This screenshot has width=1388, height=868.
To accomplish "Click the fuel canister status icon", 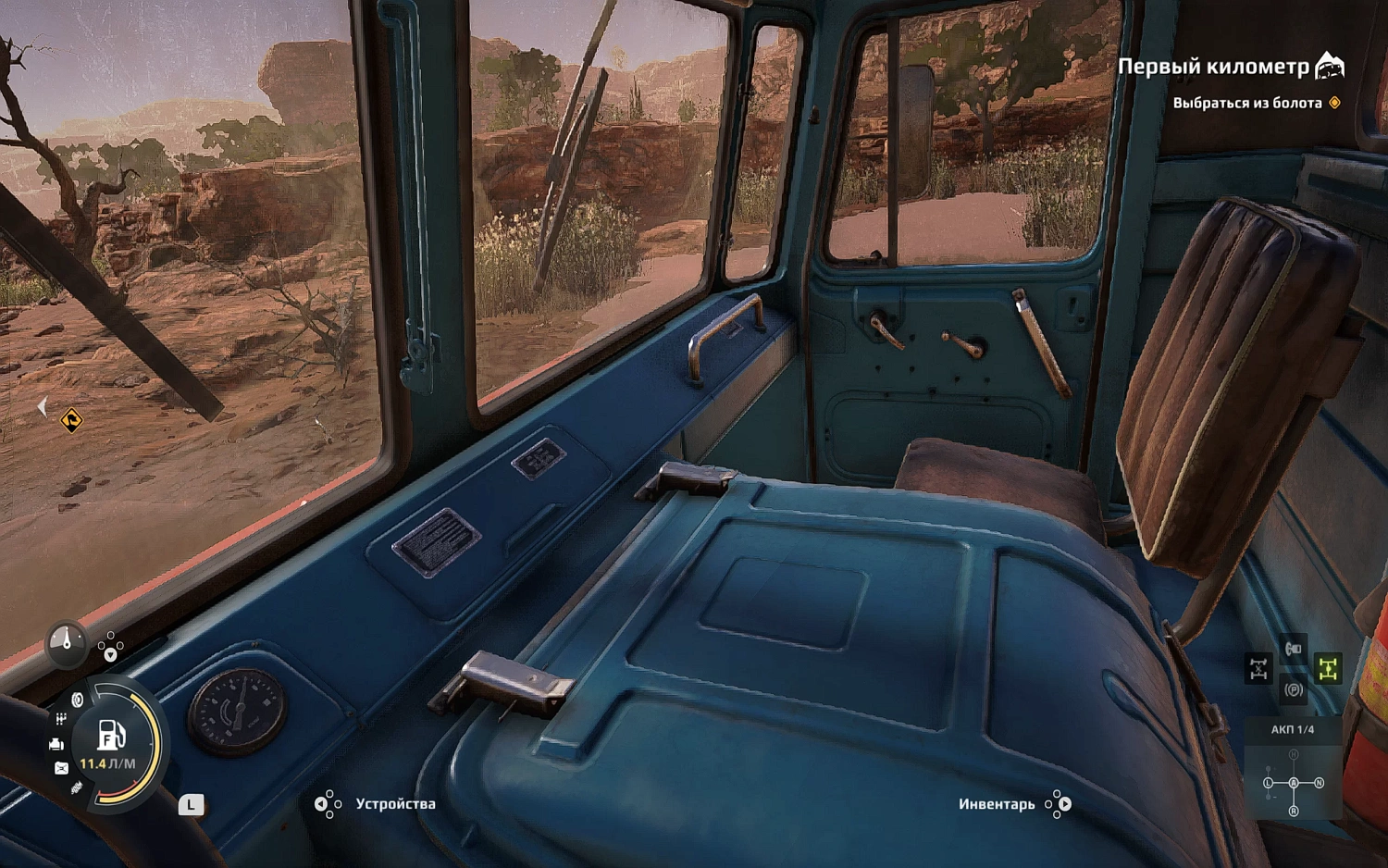I will pos(61,767).
